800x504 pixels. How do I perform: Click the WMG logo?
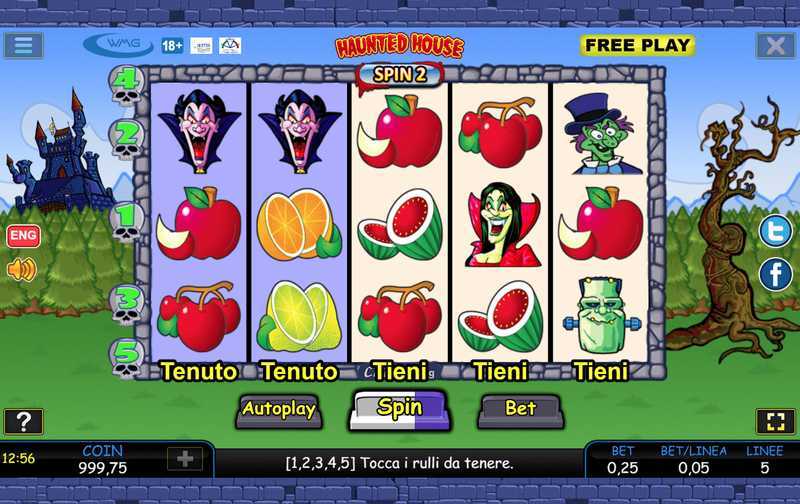click(x=118, y=45)
